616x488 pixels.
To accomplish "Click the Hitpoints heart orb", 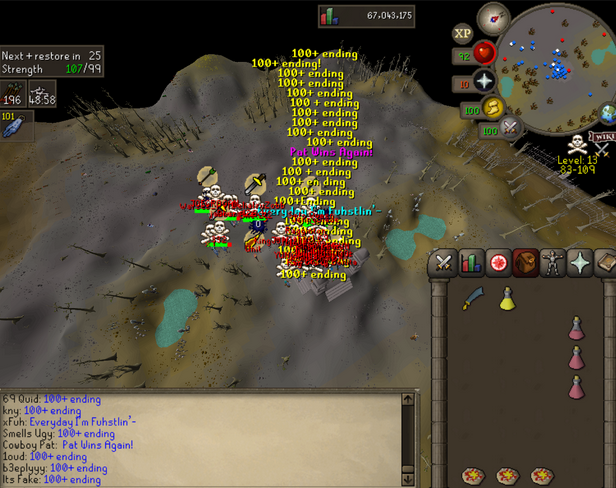I will pos(485,52).
